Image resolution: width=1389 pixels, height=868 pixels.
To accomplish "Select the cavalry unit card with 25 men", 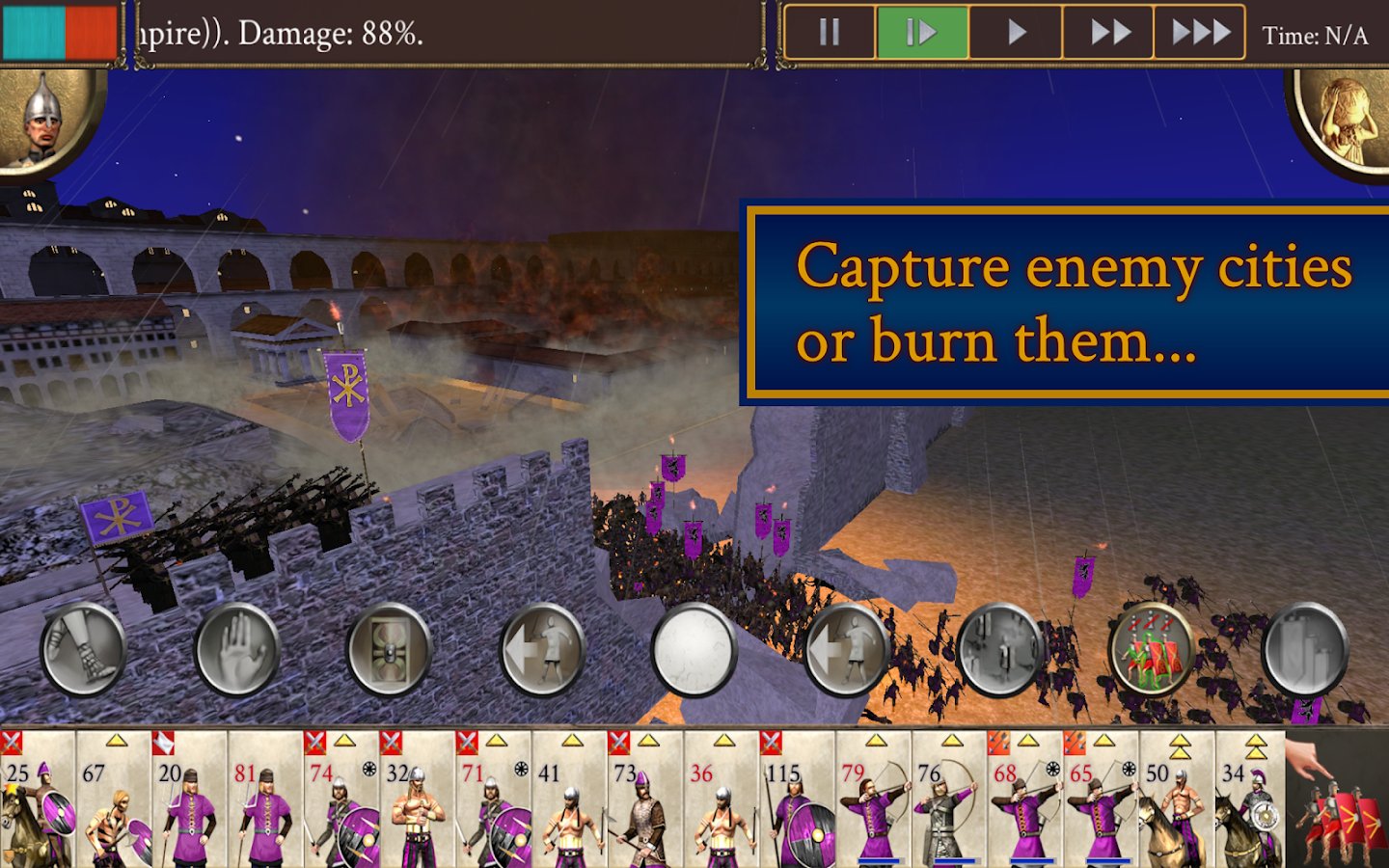I will click(38, 800).
